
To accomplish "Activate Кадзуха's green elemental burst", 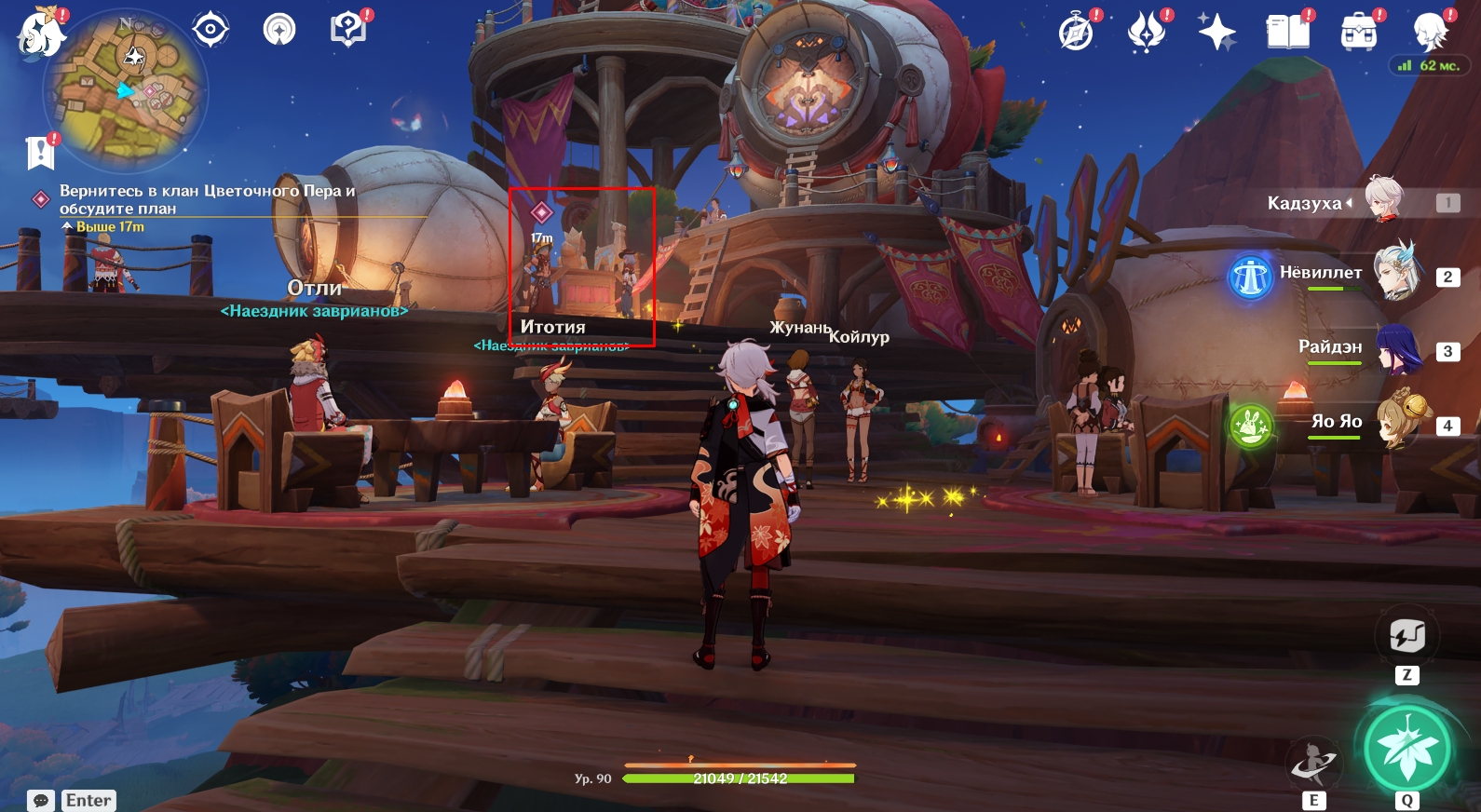I will pyautogui.click(x=1406, y=749).
